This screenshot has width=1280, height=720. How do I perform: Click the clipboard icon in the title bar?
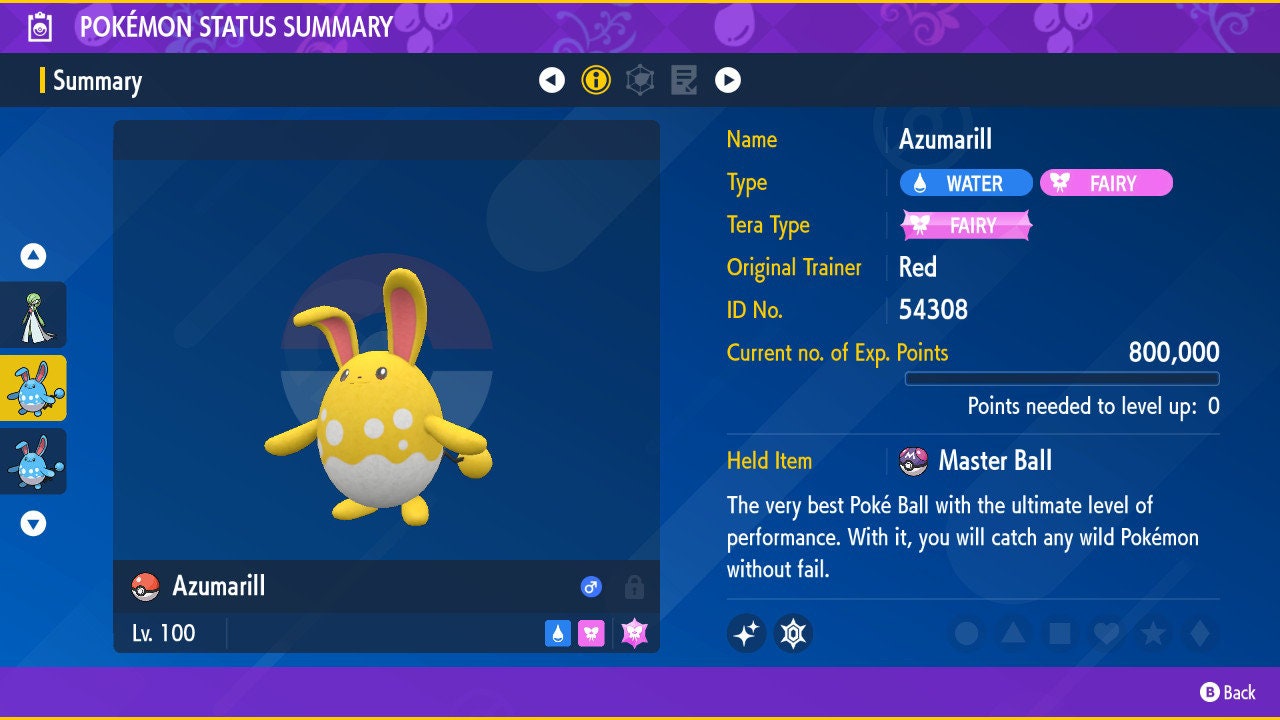click(39, 26)
